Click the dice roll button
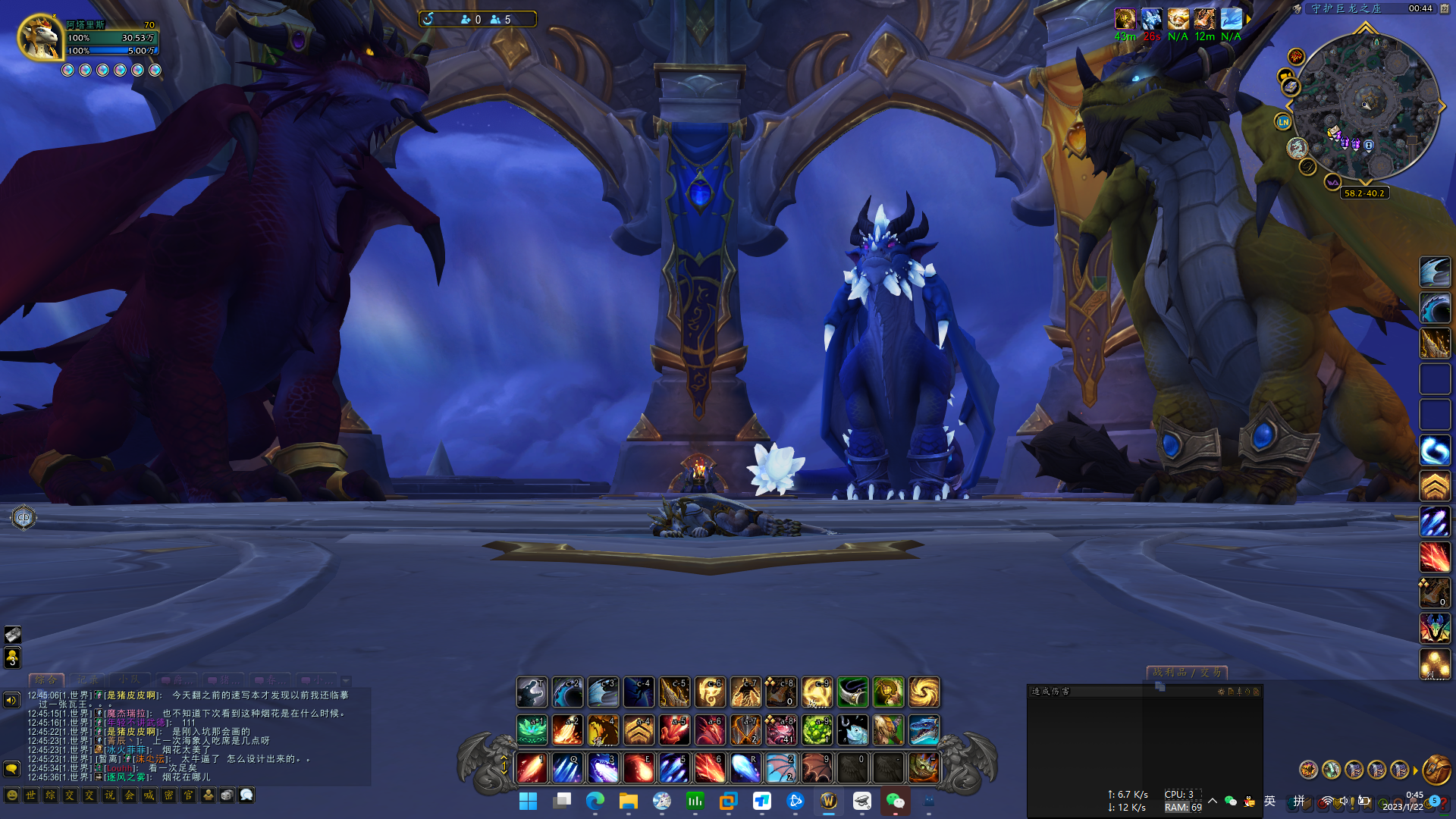Viewport: 1456px width, 819px height. 227,795
